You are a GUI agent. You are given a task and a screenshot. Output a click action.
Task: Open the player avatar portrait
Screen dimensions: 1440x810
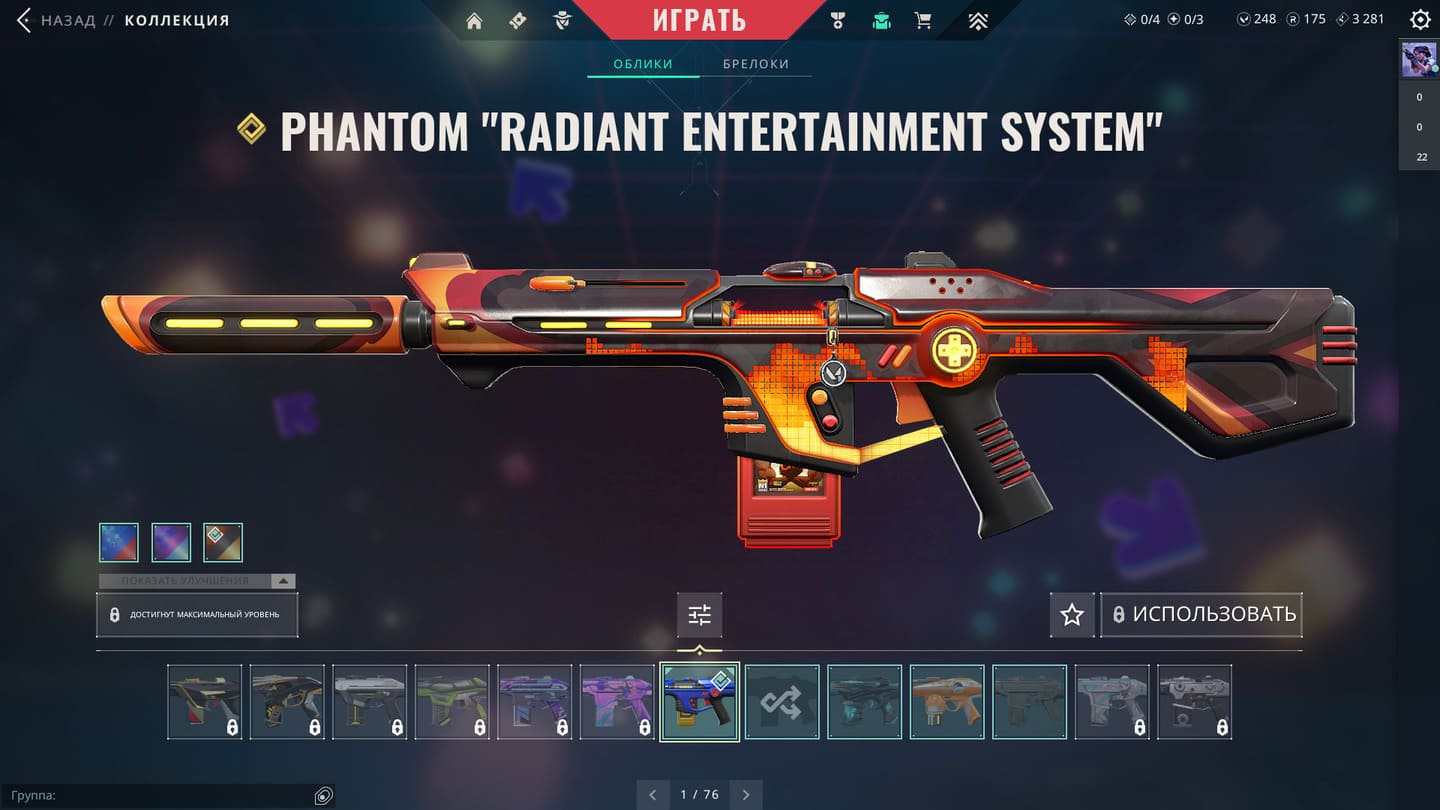[x=1419, y=59]
